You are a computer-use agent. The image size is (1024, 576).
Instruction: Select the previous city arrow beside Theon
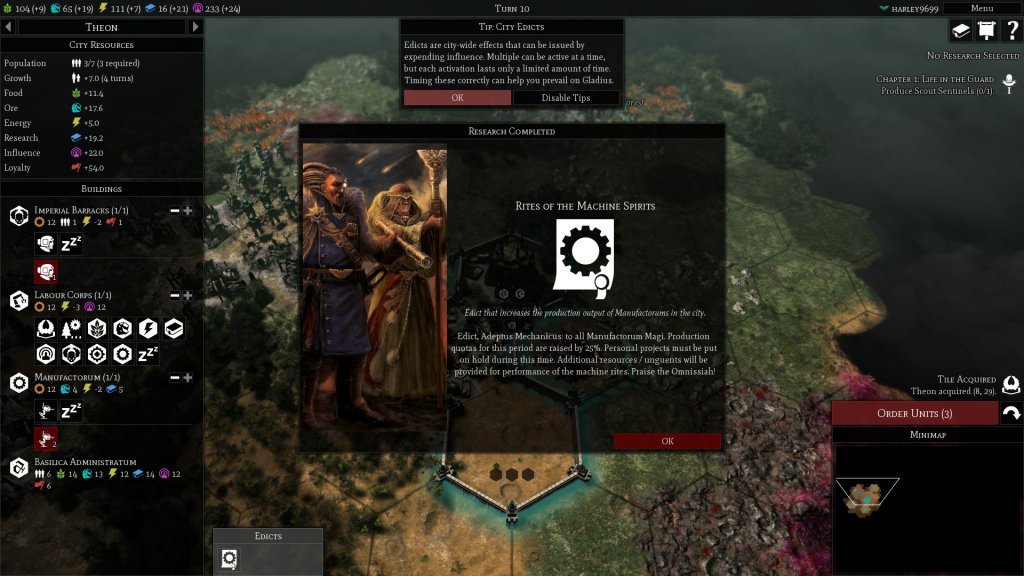(9, 27)
